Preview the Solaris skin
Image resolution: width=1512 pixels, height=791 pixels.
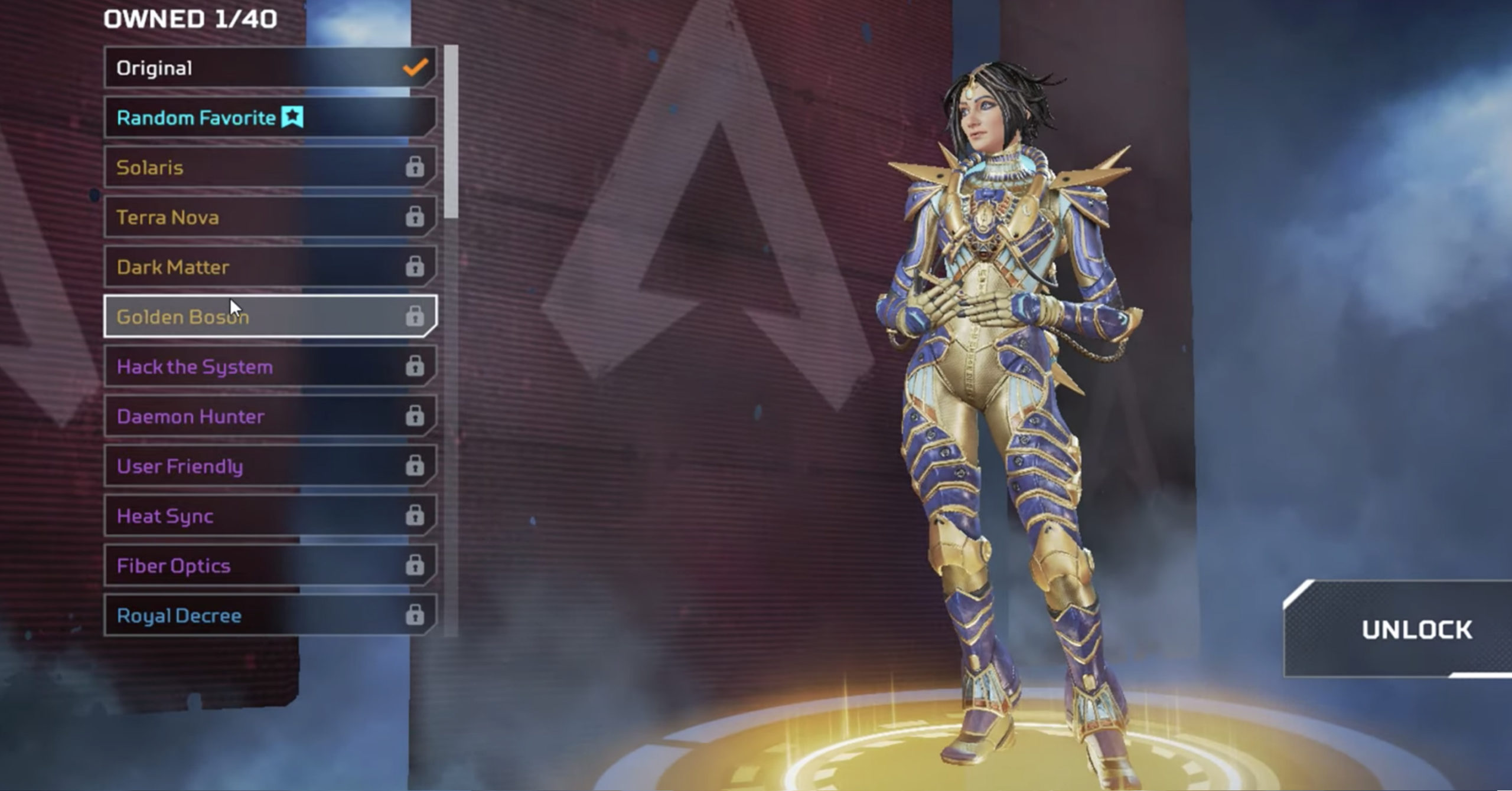click(270, 168)
